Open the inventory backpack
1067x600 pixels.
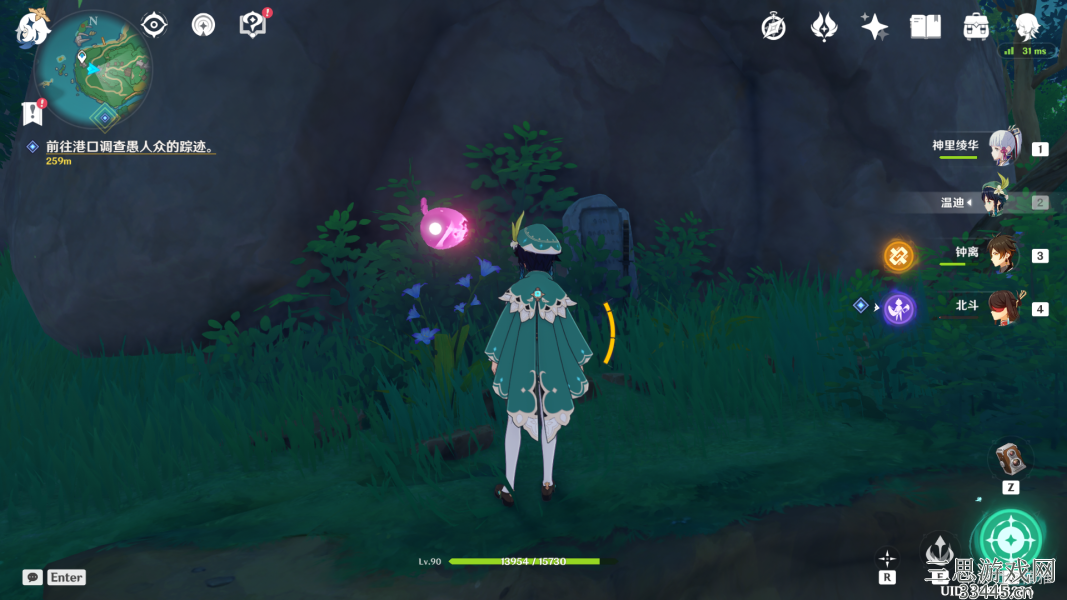(x=976, y=27)
